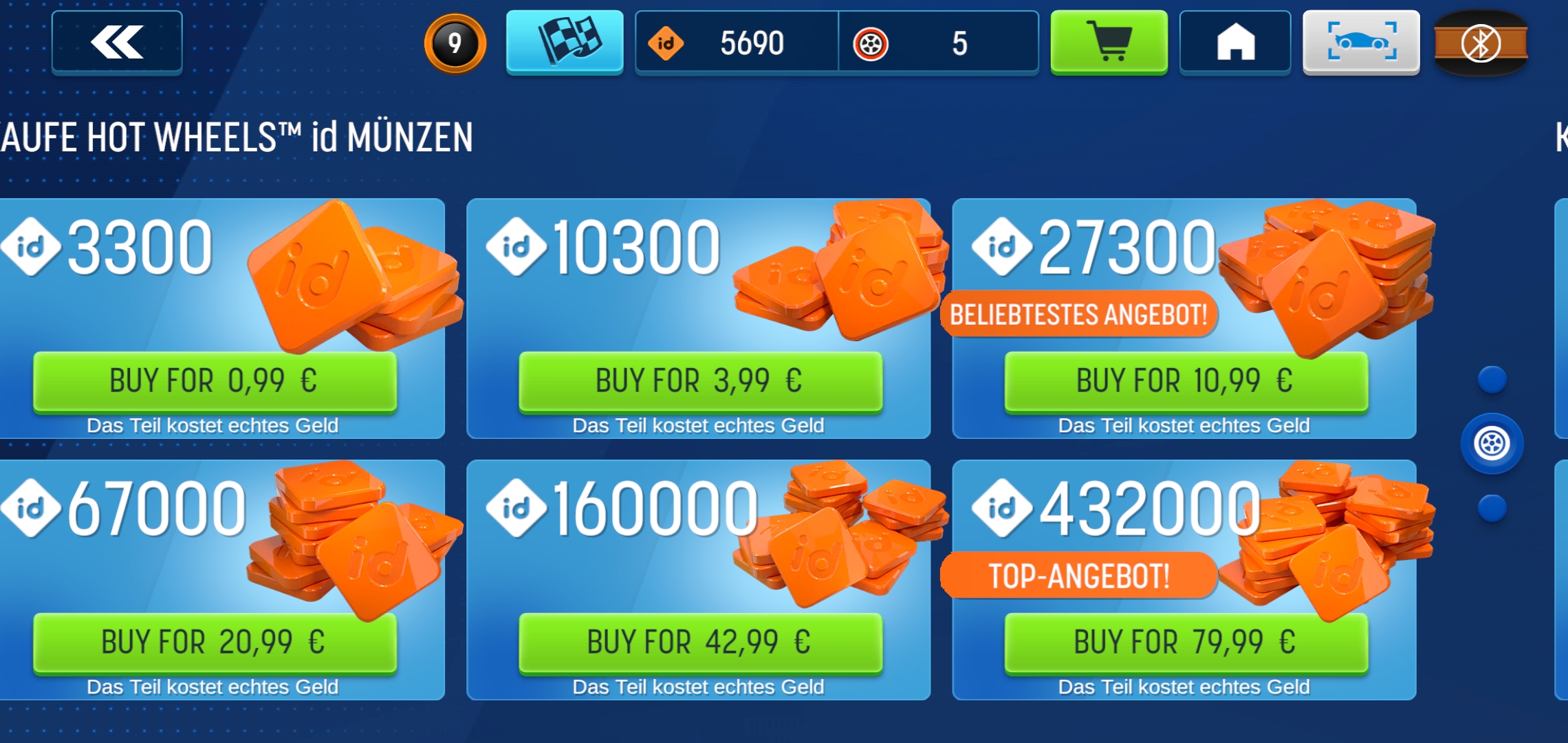Buy 10300 id coins for 3,99 €
Viewport: 1568px width, 743px height.
(700, 381)
